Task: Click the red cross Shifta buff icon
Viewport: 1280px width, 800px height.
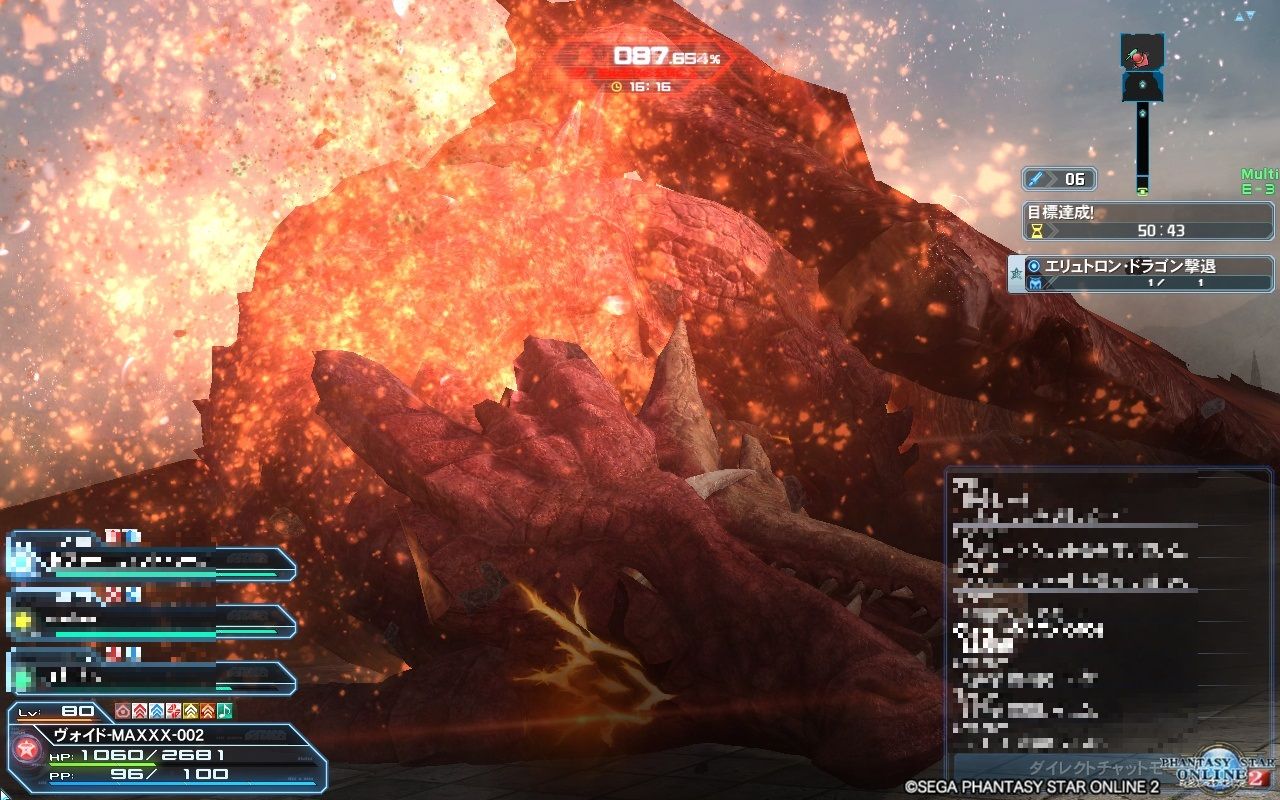Action: pos(174,710)
